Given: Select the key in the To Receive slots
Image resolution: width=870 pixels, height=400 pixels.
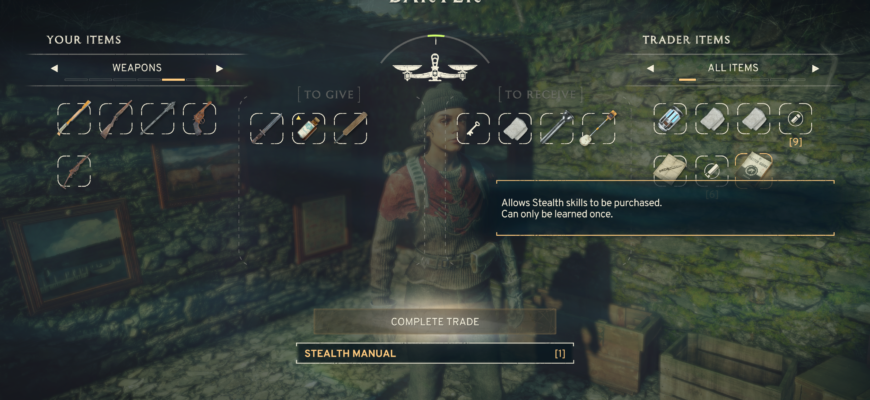Looking at the screenshot, I should pyautogui.click(x=474, y=127).
